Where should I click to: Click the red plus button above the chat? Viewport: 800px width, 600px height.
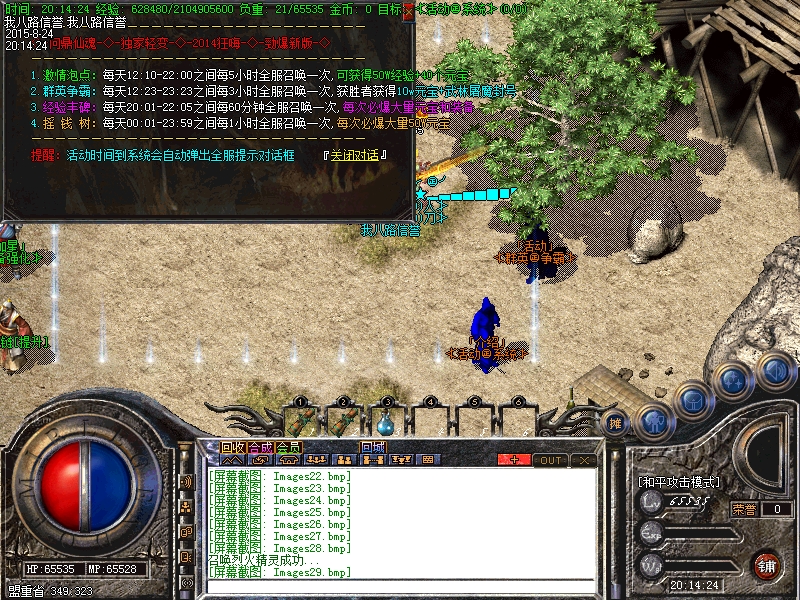pos(515,460)
